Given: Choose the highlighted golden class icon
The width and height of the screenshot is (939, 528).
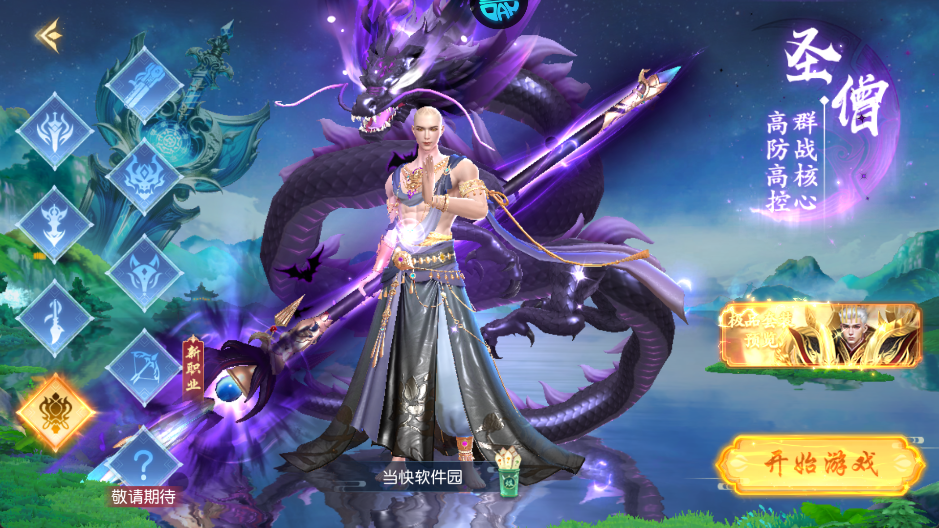Looking at the screenshot, I should [x=55, y=411].
